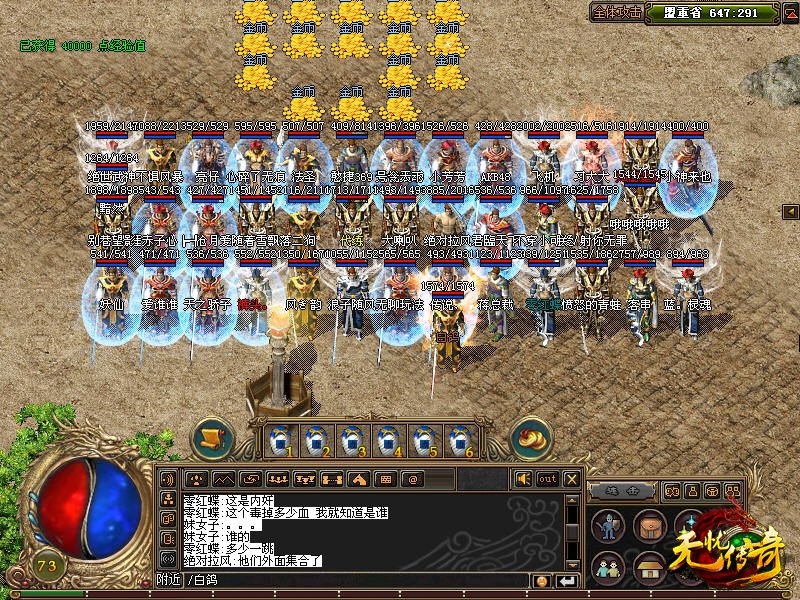Click the horse icon in chat toolbar
The image size is (800, 600).
(358, 479)
